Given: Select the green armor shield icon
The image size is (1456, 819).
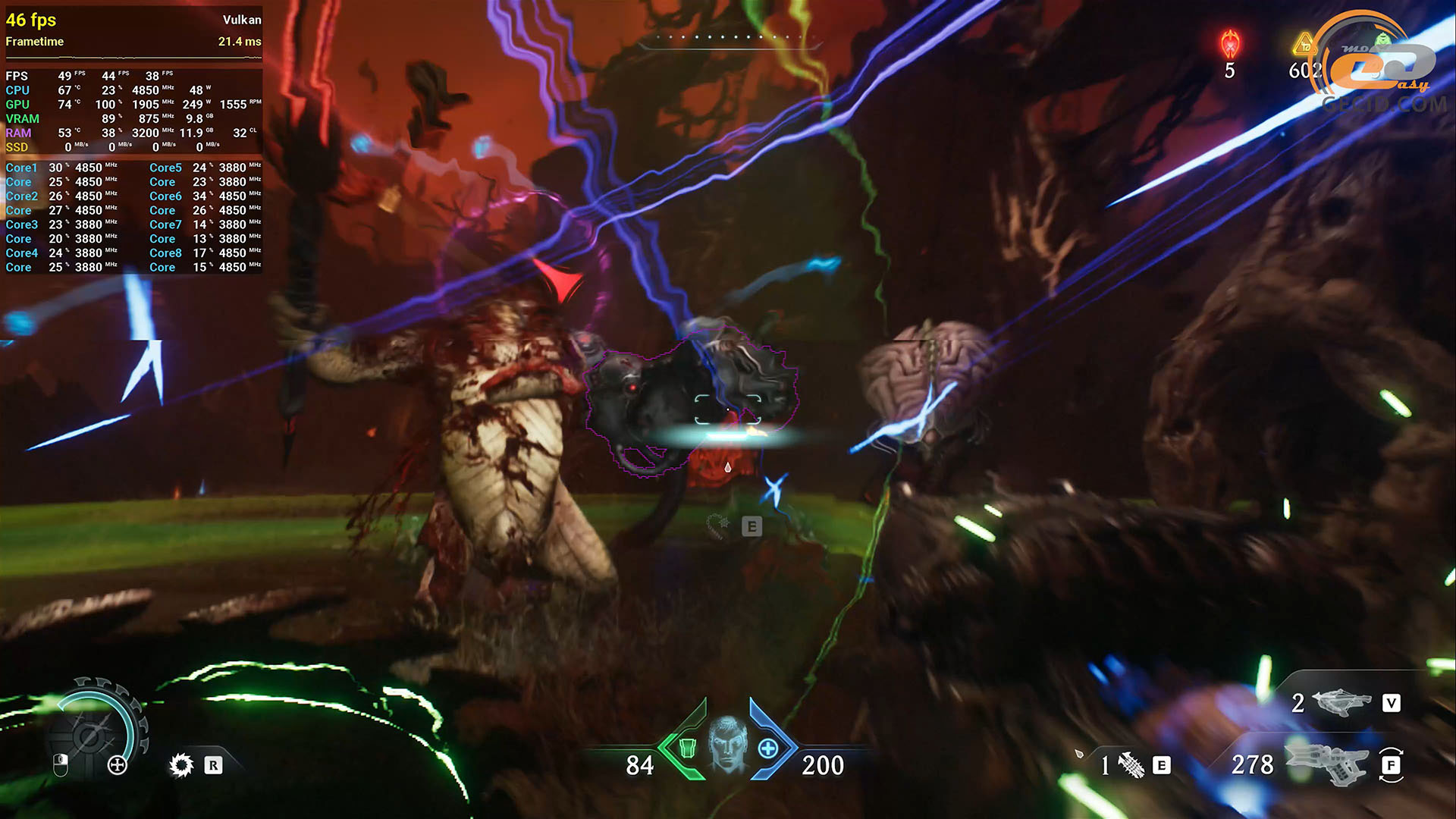Looking at the screenshot, I should coord(687,748).
